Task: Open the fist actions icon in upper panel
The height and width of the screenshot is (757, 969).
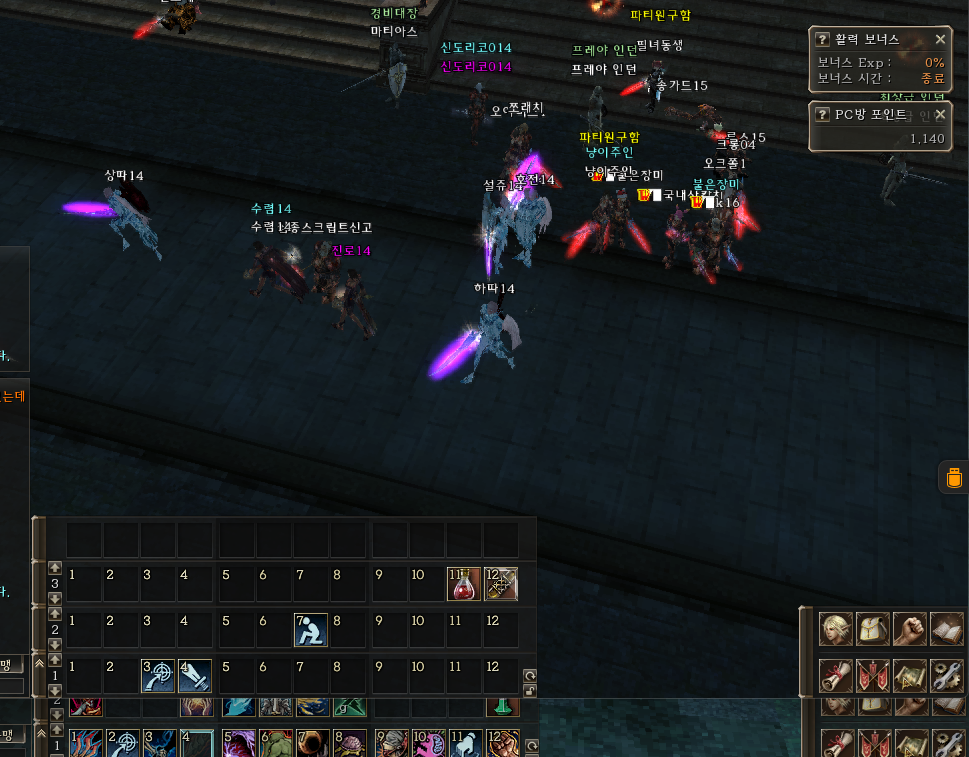Action: pyautogui.click(x=909, y=628)
